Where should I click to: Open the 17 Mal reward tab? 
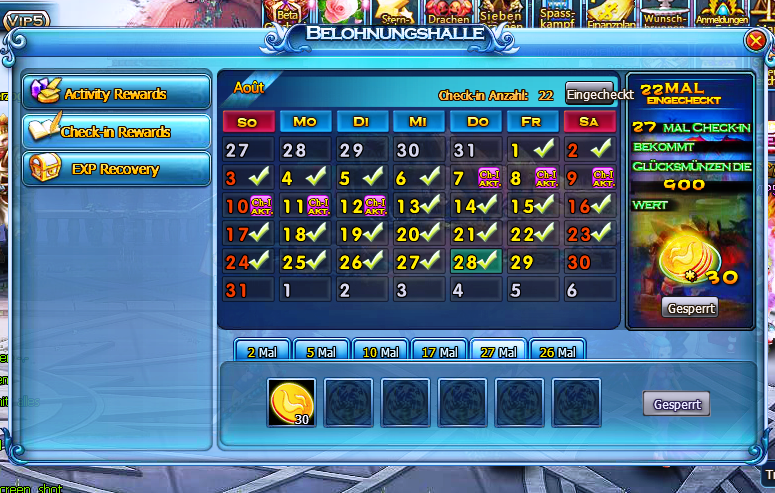coord(439,352)
